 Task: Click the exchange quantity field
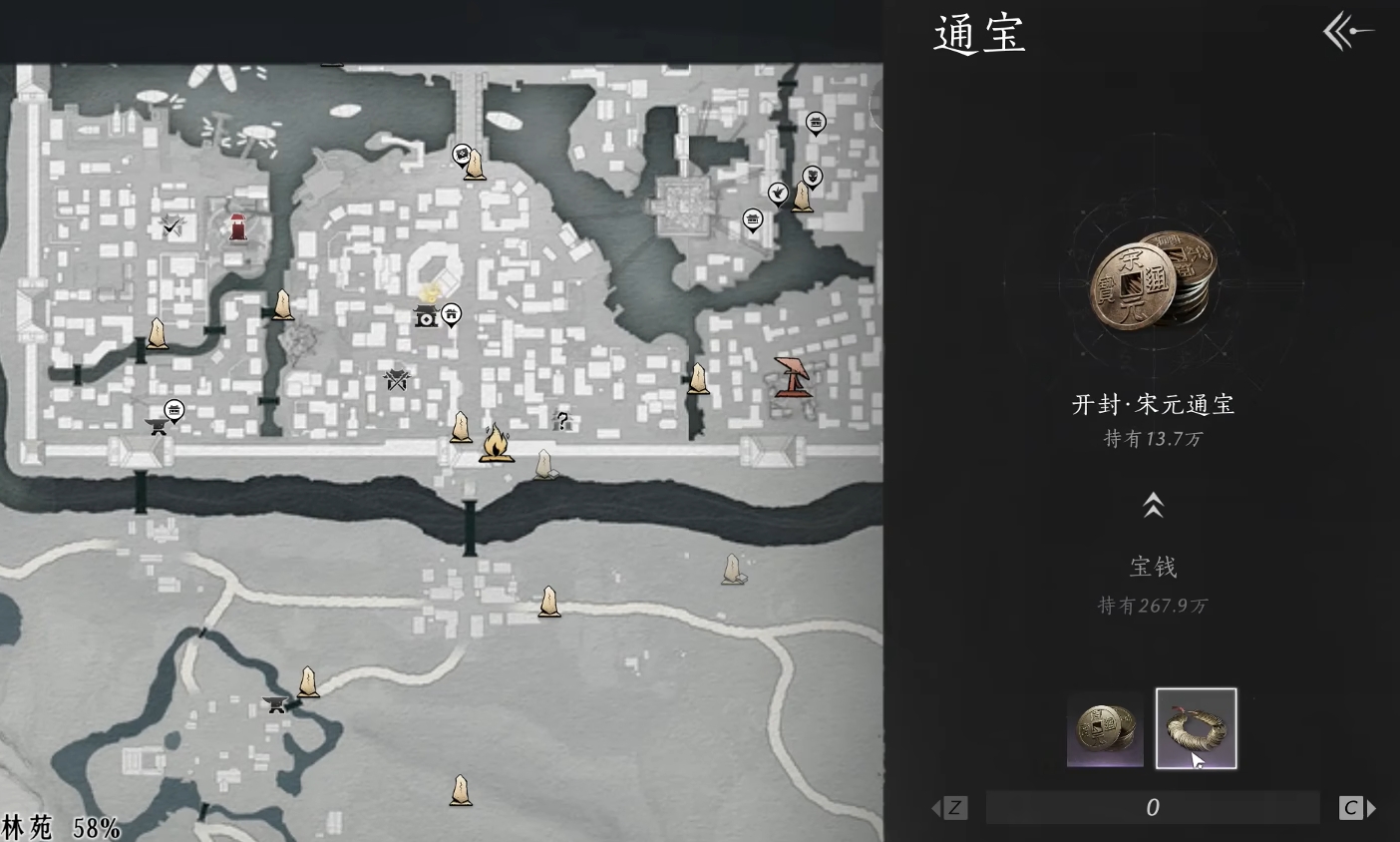[1152, 808]
